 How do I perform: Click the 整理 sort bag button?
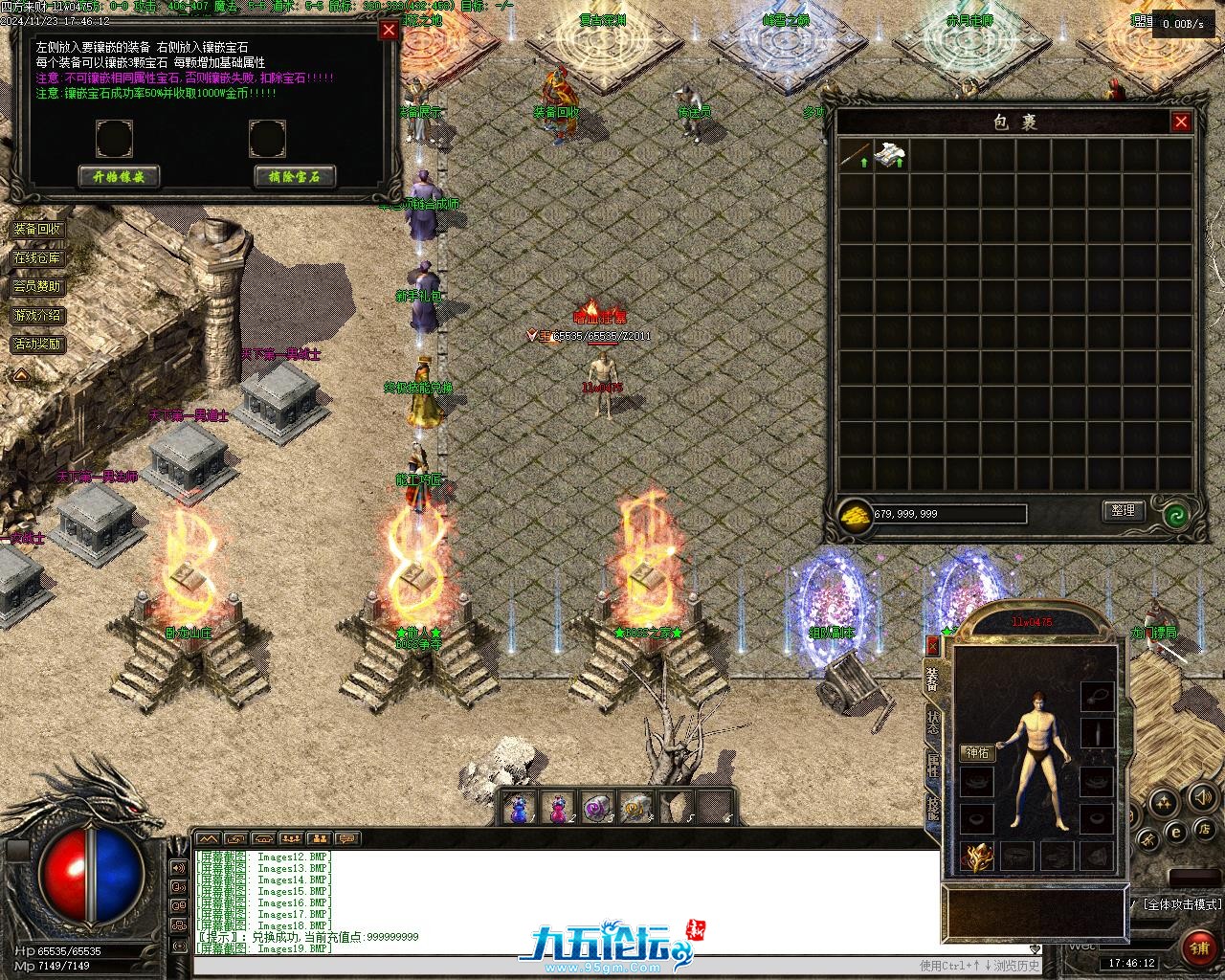[1123, 511]
